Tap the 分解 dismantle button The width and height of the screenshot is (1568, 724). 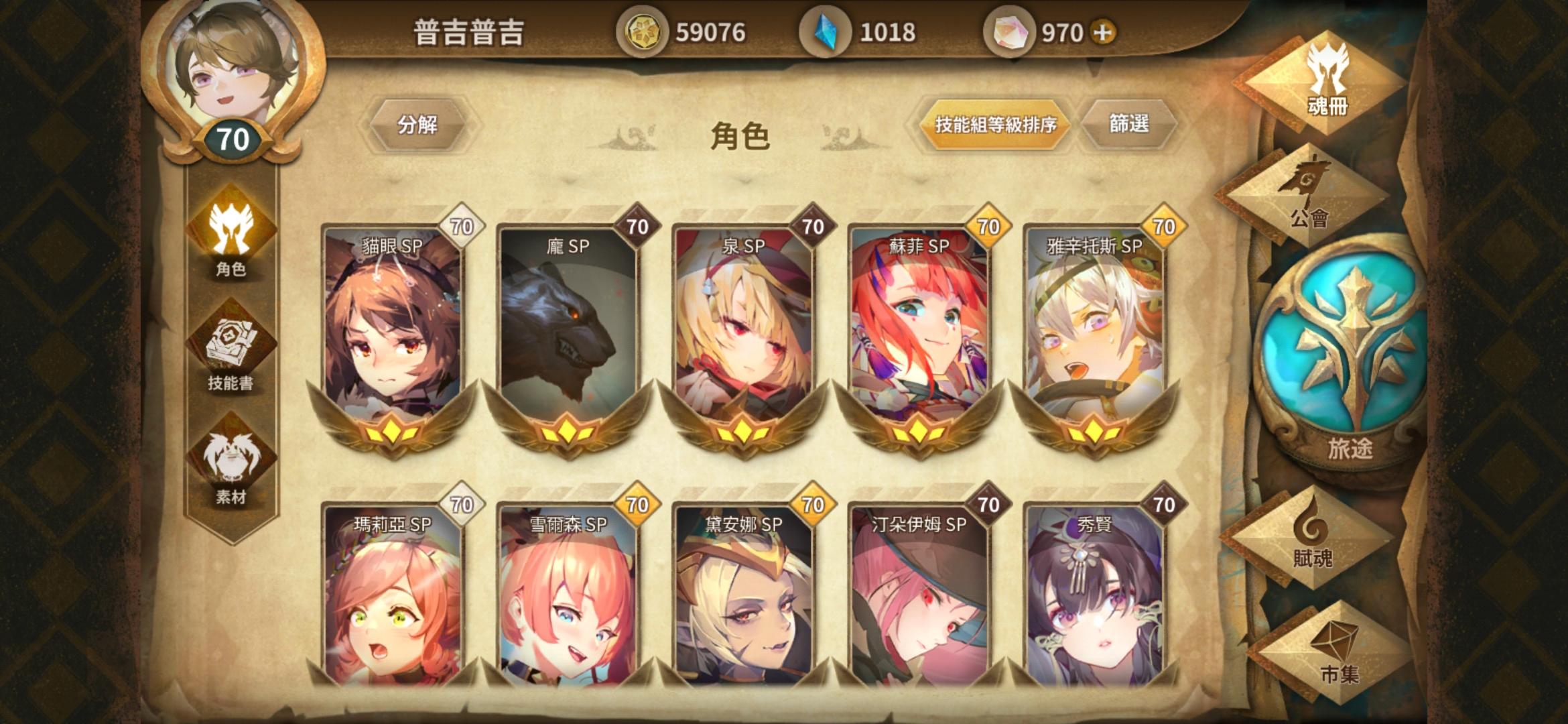pyautogui.click(x=418, y=124)
